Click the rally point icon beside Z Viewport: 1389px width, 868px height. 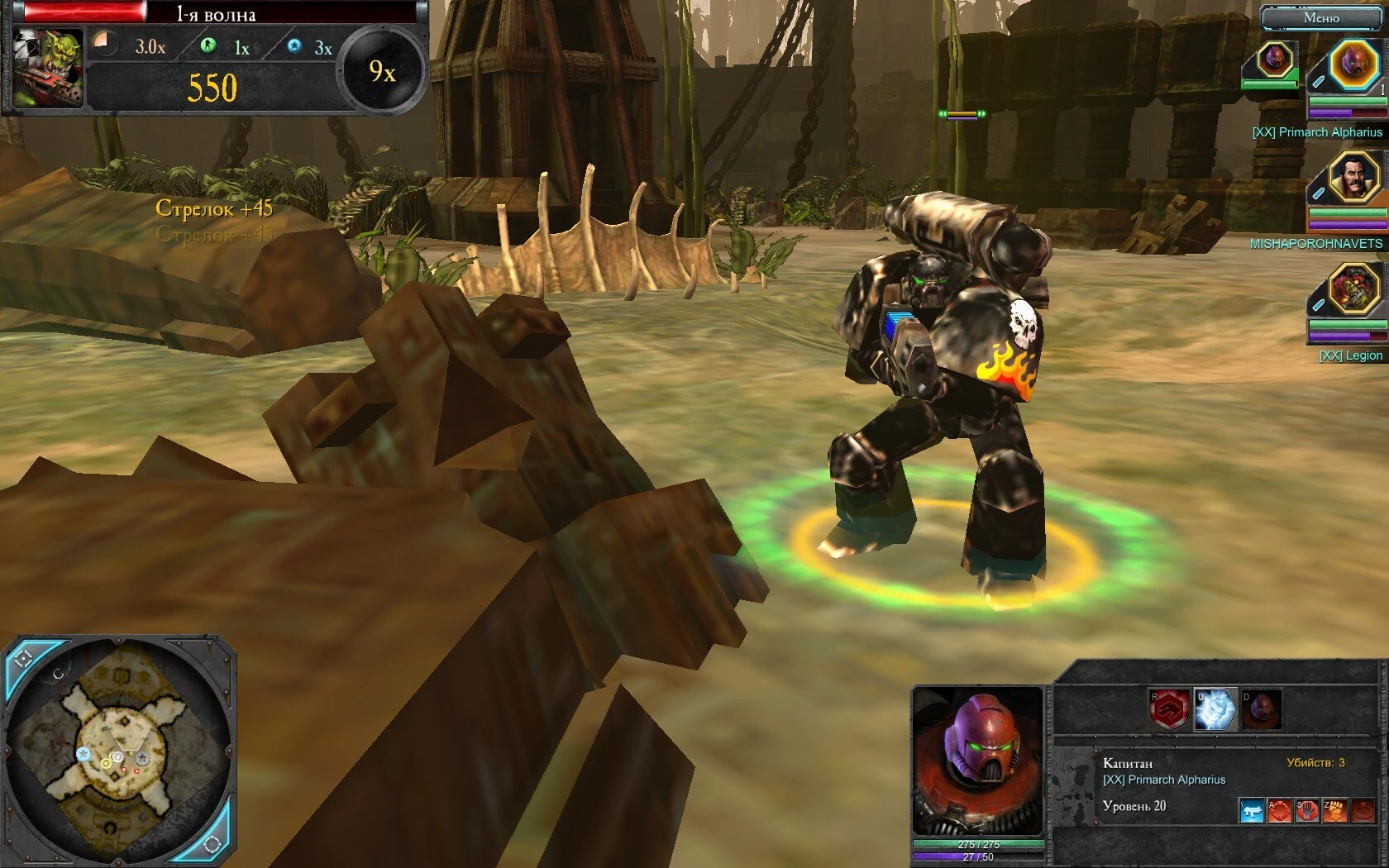click(1362, 810)
